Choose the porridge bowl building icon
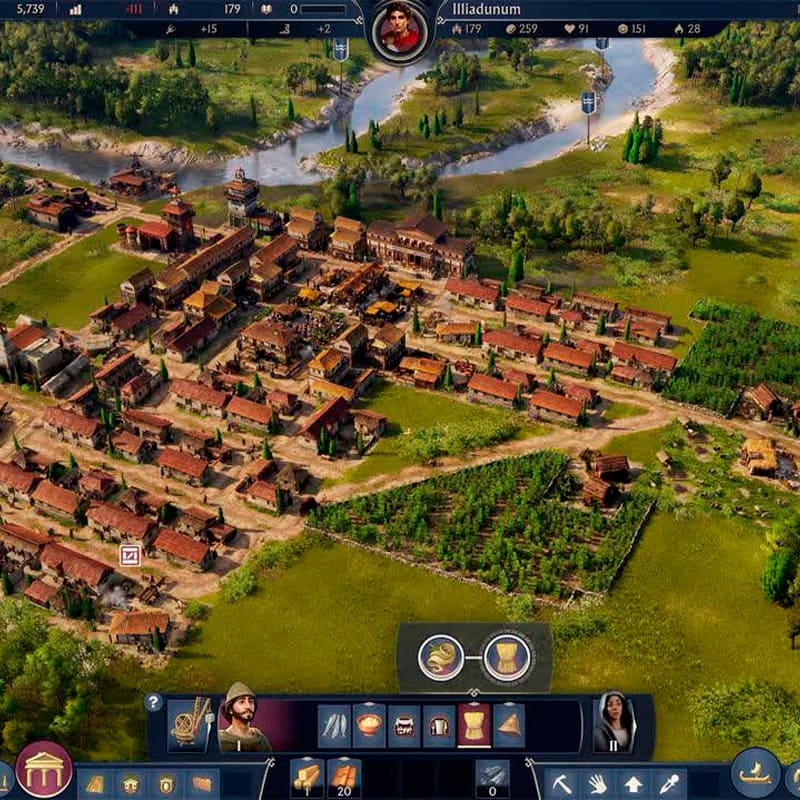Image resolution: width=800 pixels, height=800 pixels. click(369, 726)
